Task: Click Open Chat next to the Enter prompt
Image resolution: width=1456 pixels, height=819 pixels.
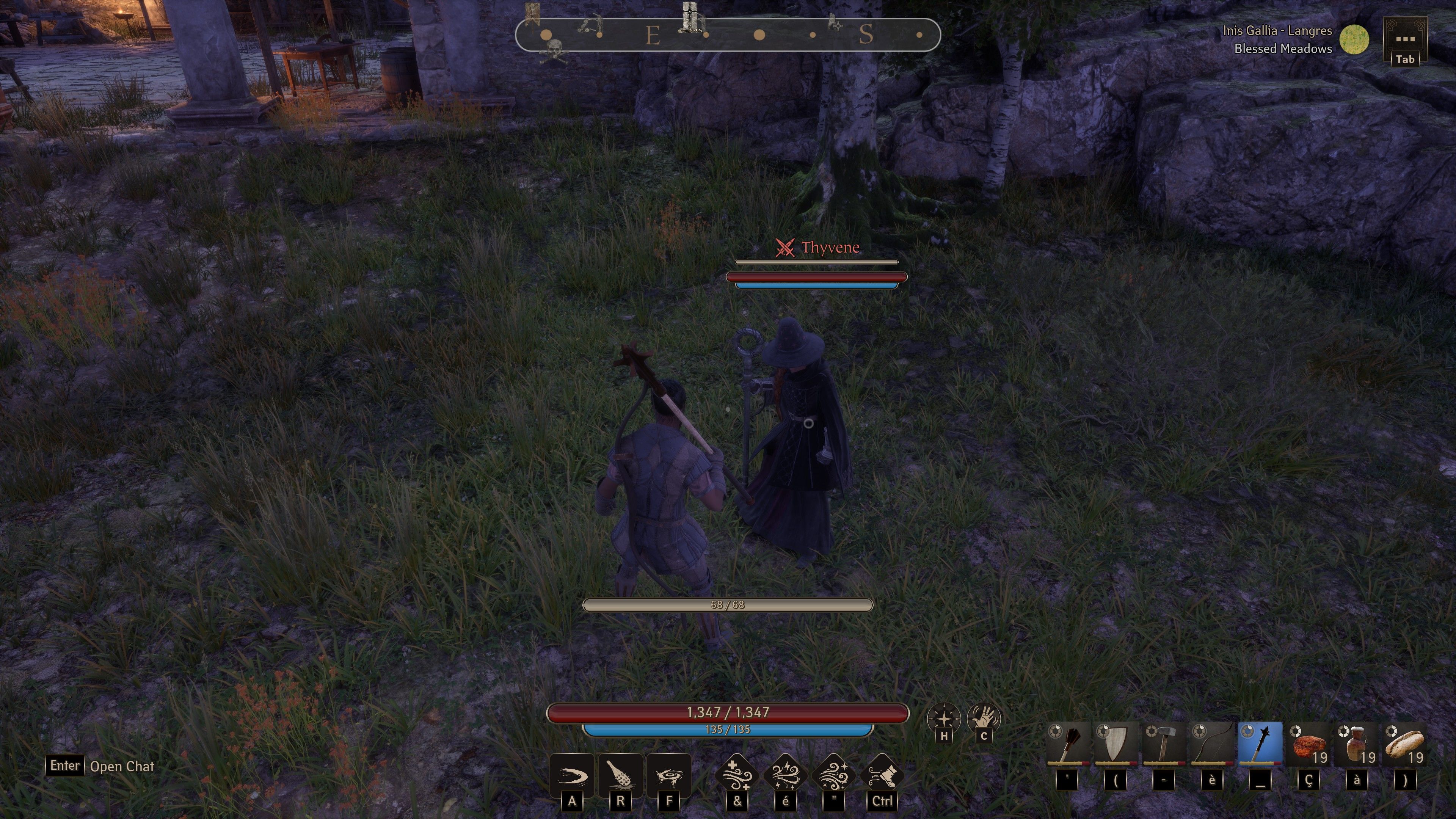Action: [x=122, y=766]
